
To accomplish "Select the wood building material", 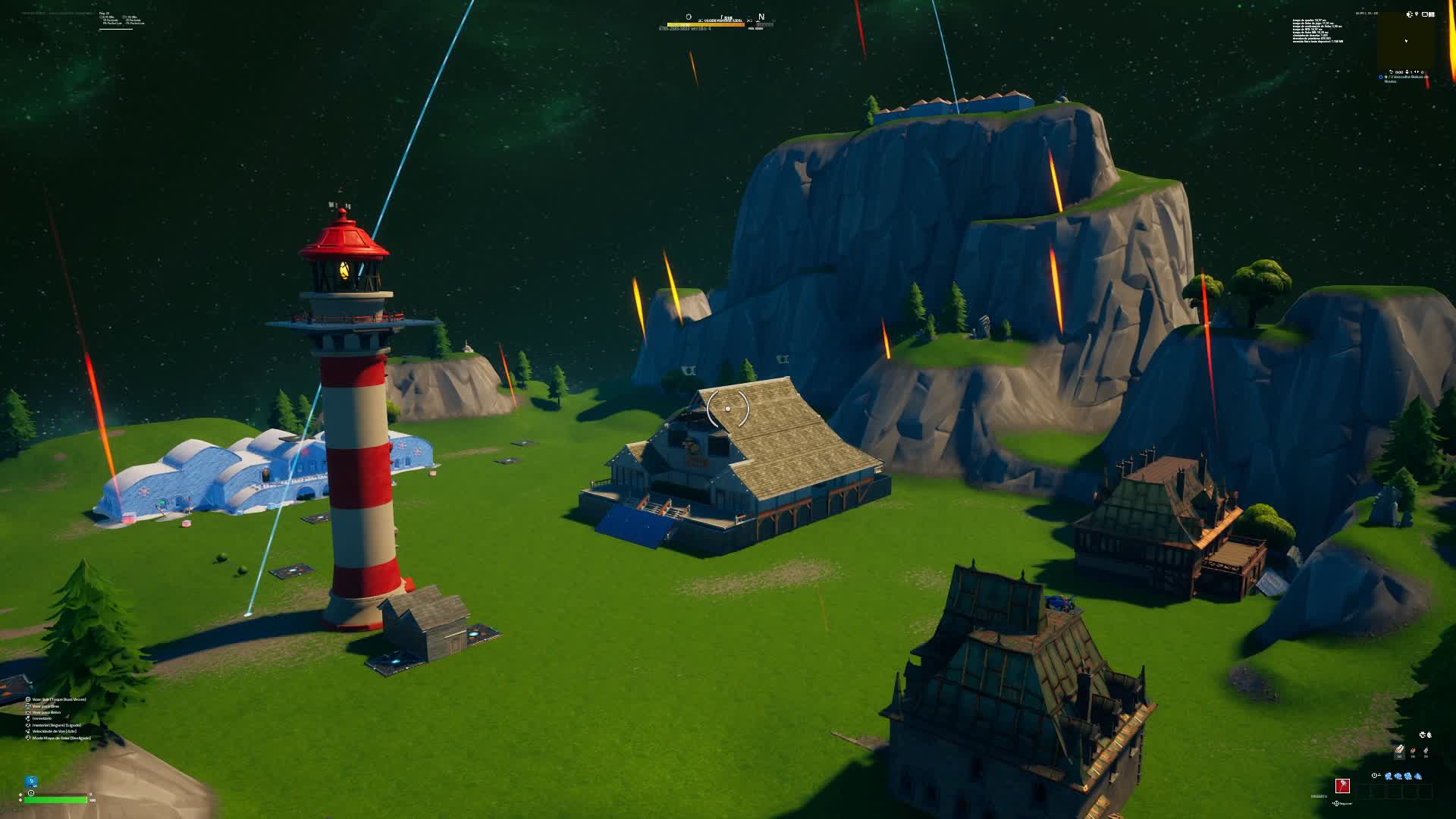I will point(1399,751).
